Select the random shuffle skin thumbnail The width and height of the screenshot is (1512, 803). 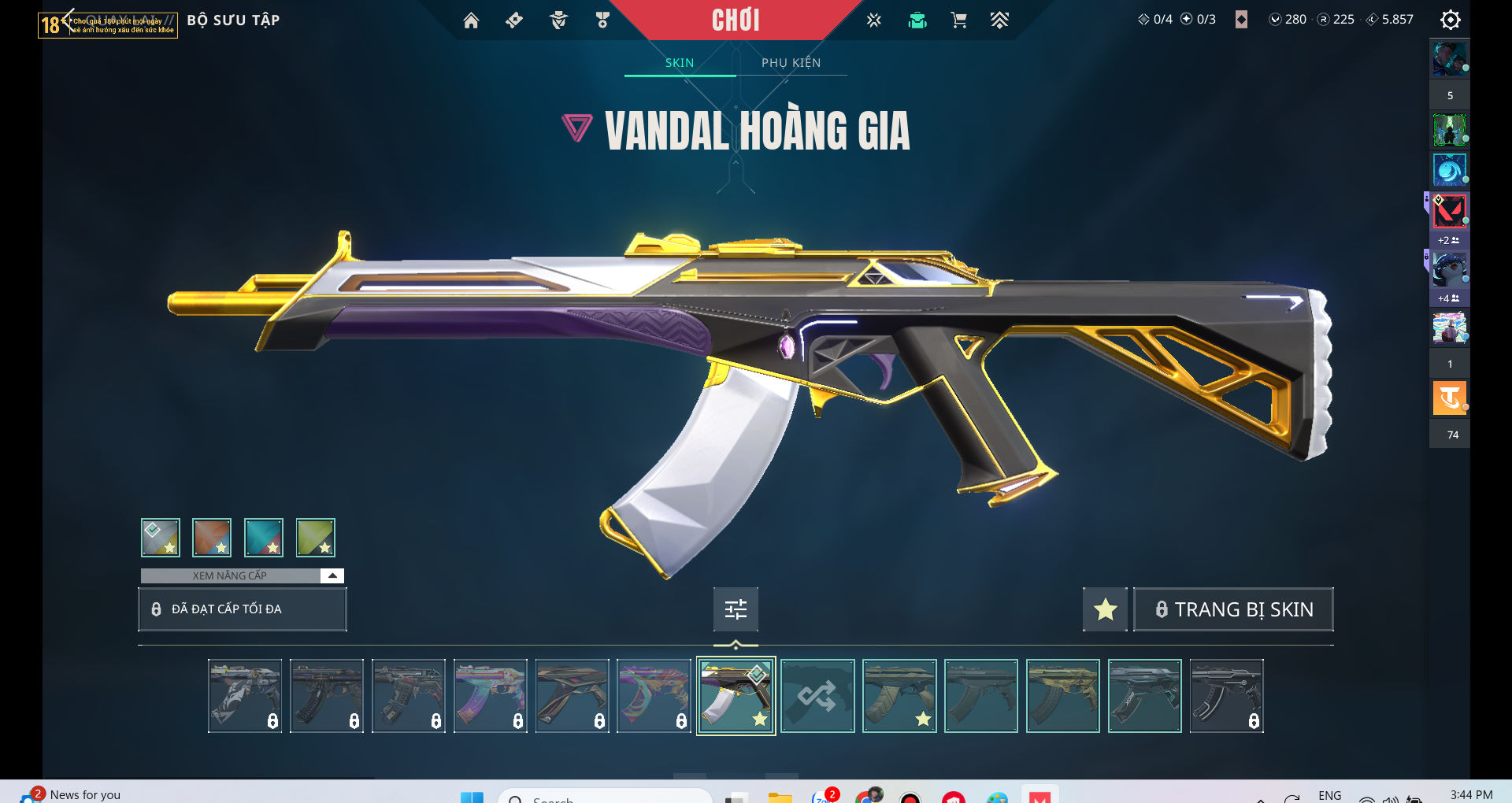[817, 696]
